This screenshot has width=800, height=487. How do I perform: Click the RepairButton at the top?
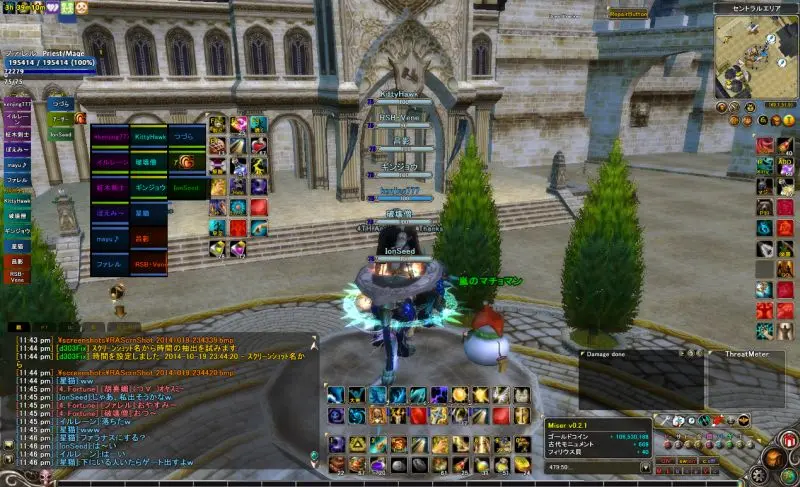(x=628, y=12)
